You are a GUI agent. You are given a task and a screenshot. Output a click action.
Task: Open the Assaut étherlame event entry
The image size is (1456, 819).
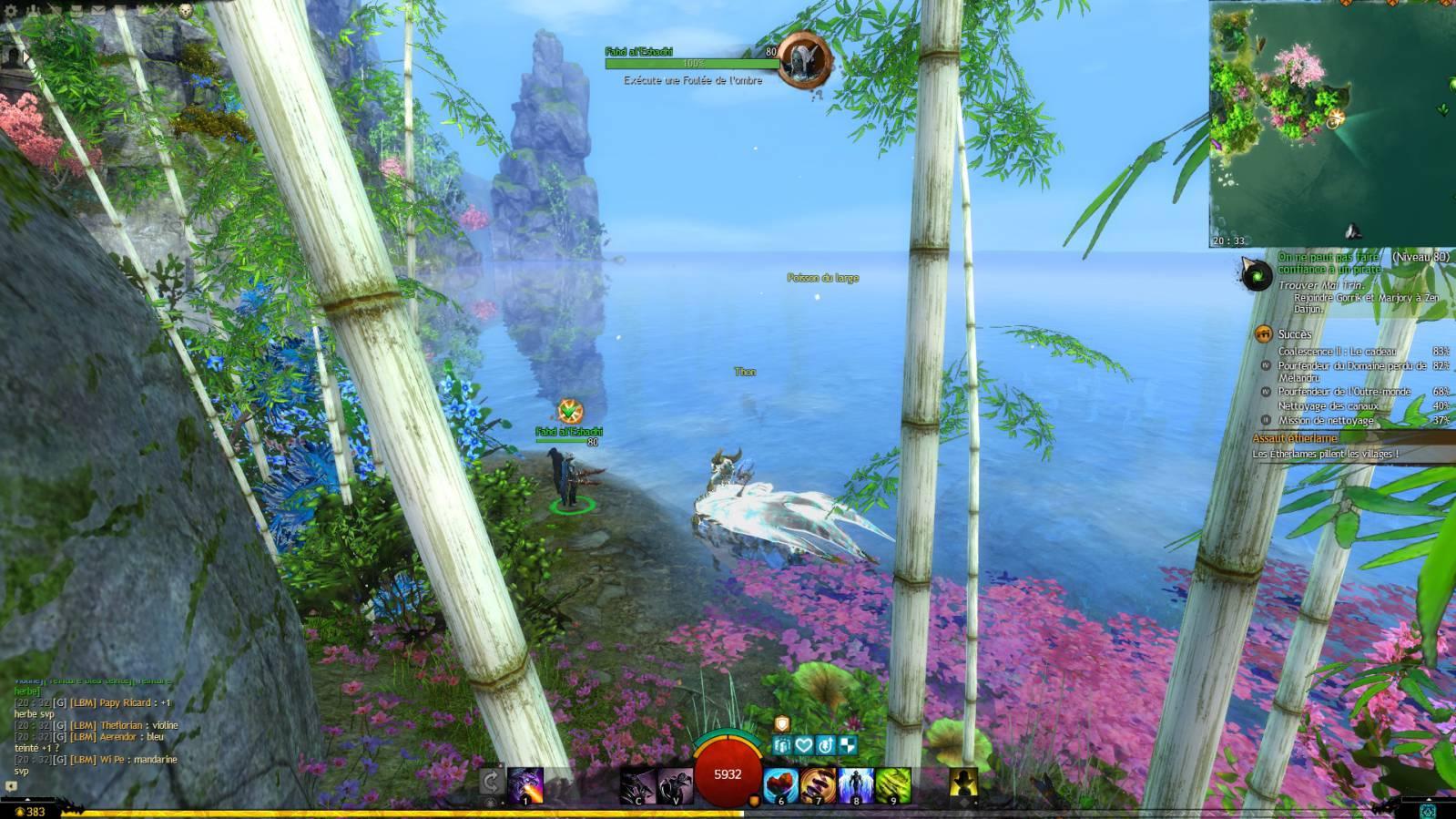(x=1294, y=438)
